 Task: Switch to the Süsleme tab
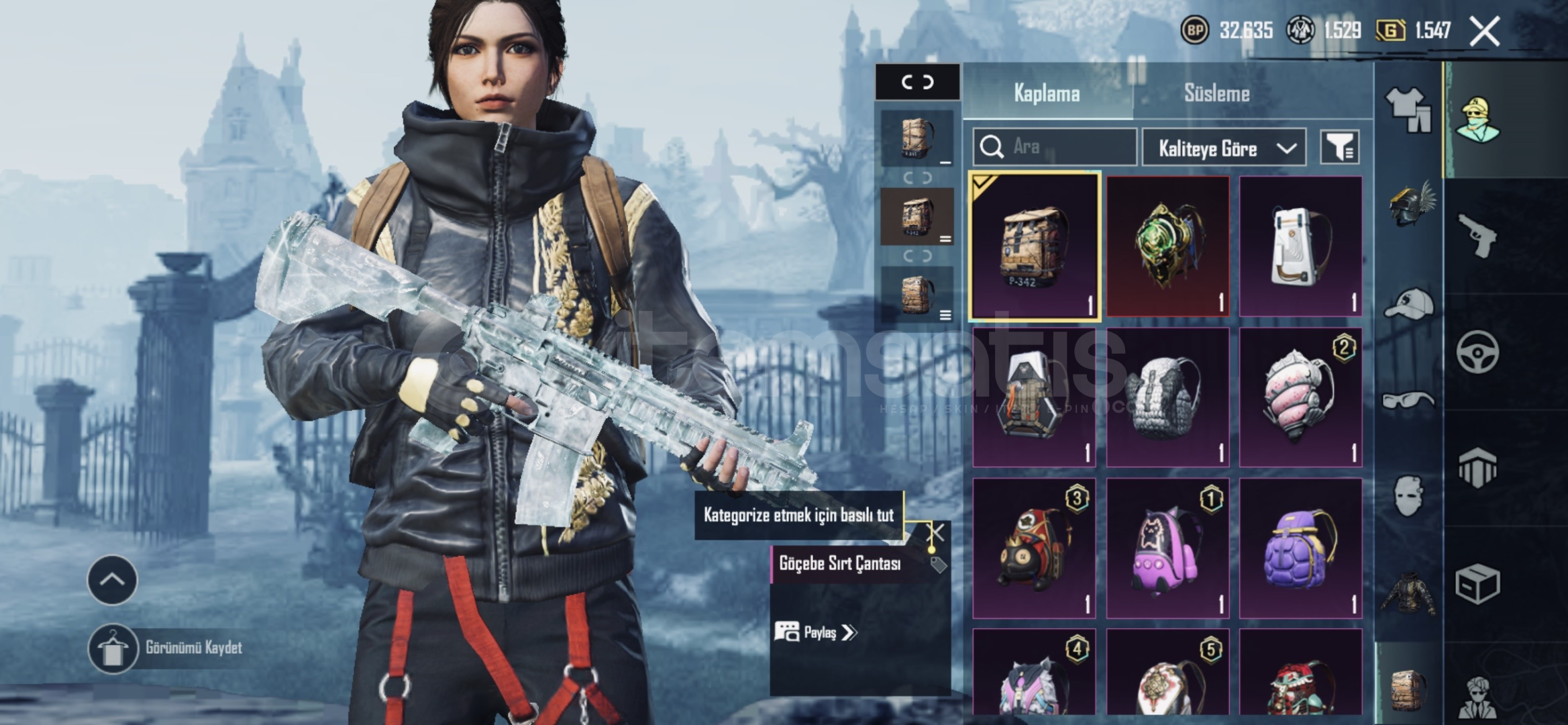click(x=1216, y=93)
